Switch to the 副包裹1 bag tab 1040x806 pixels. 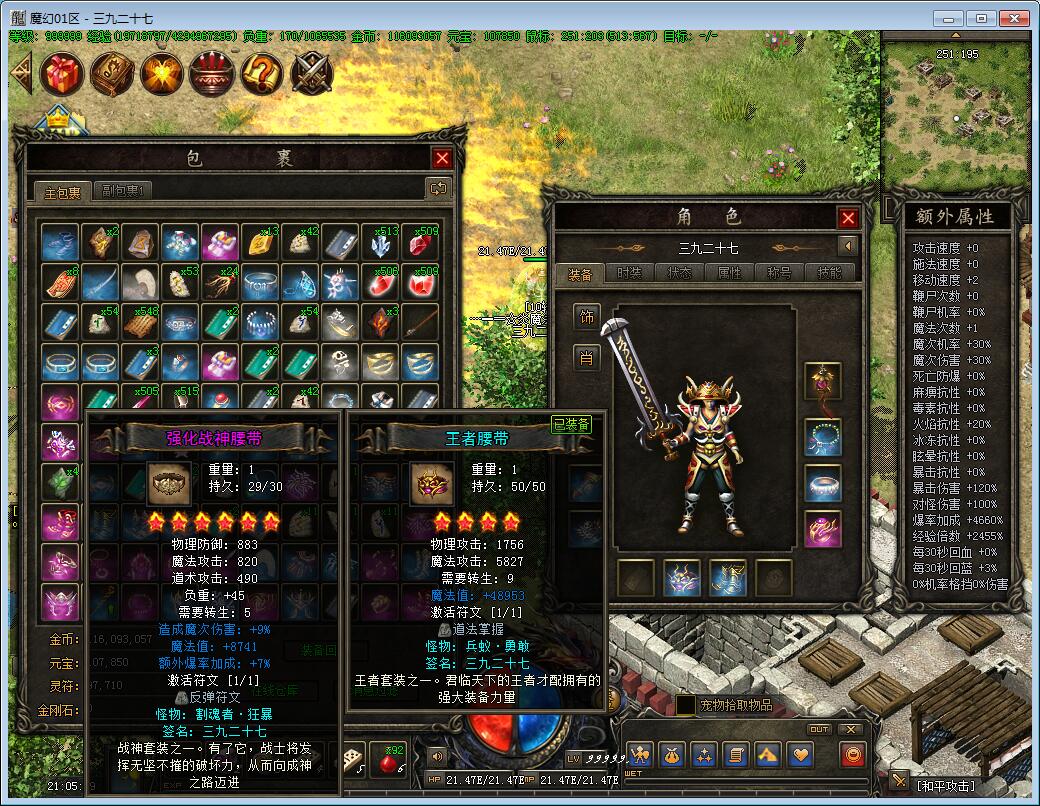pyautogui.click(x=127, y=191)
